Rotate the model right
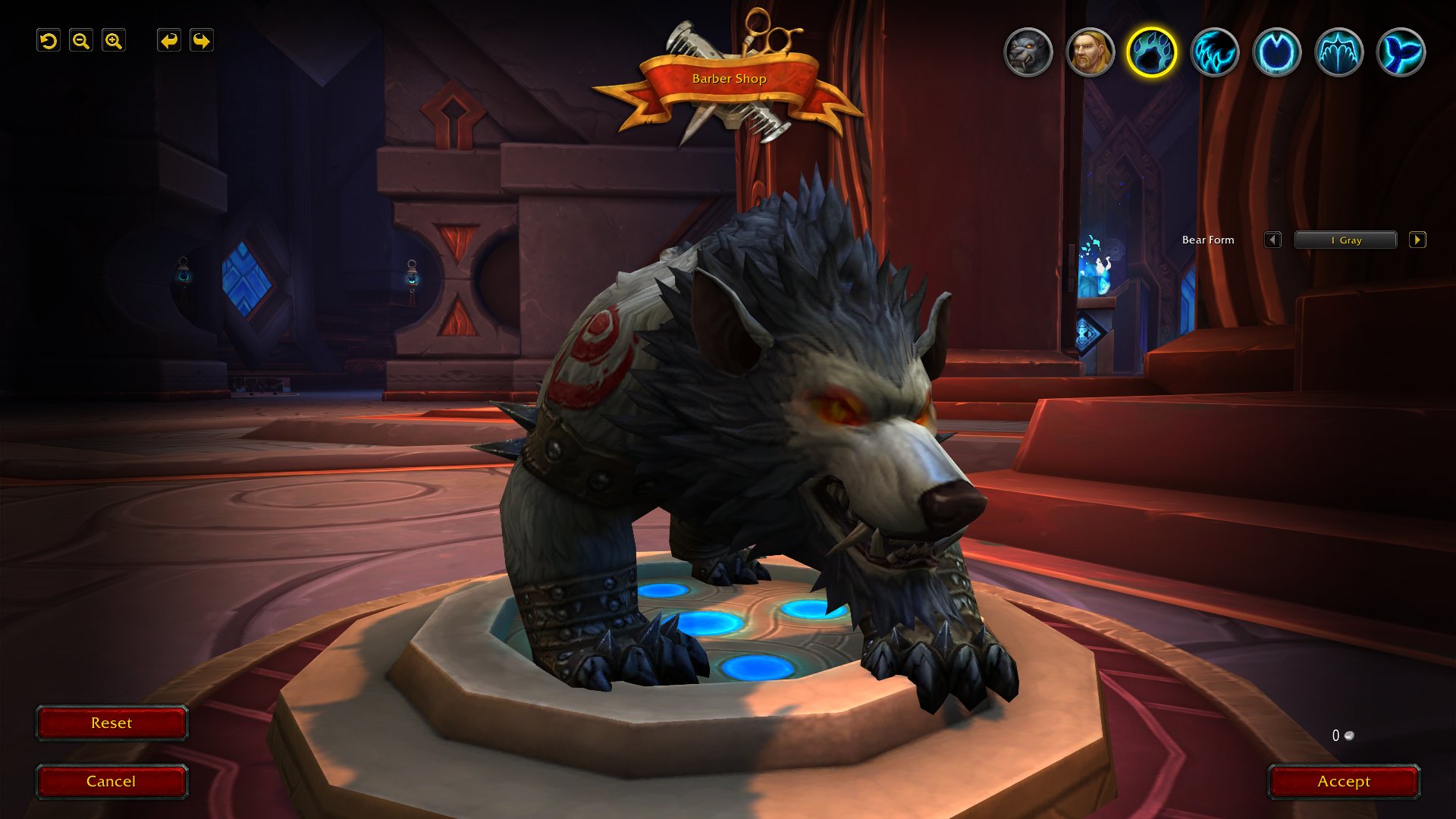 point(201,41)
